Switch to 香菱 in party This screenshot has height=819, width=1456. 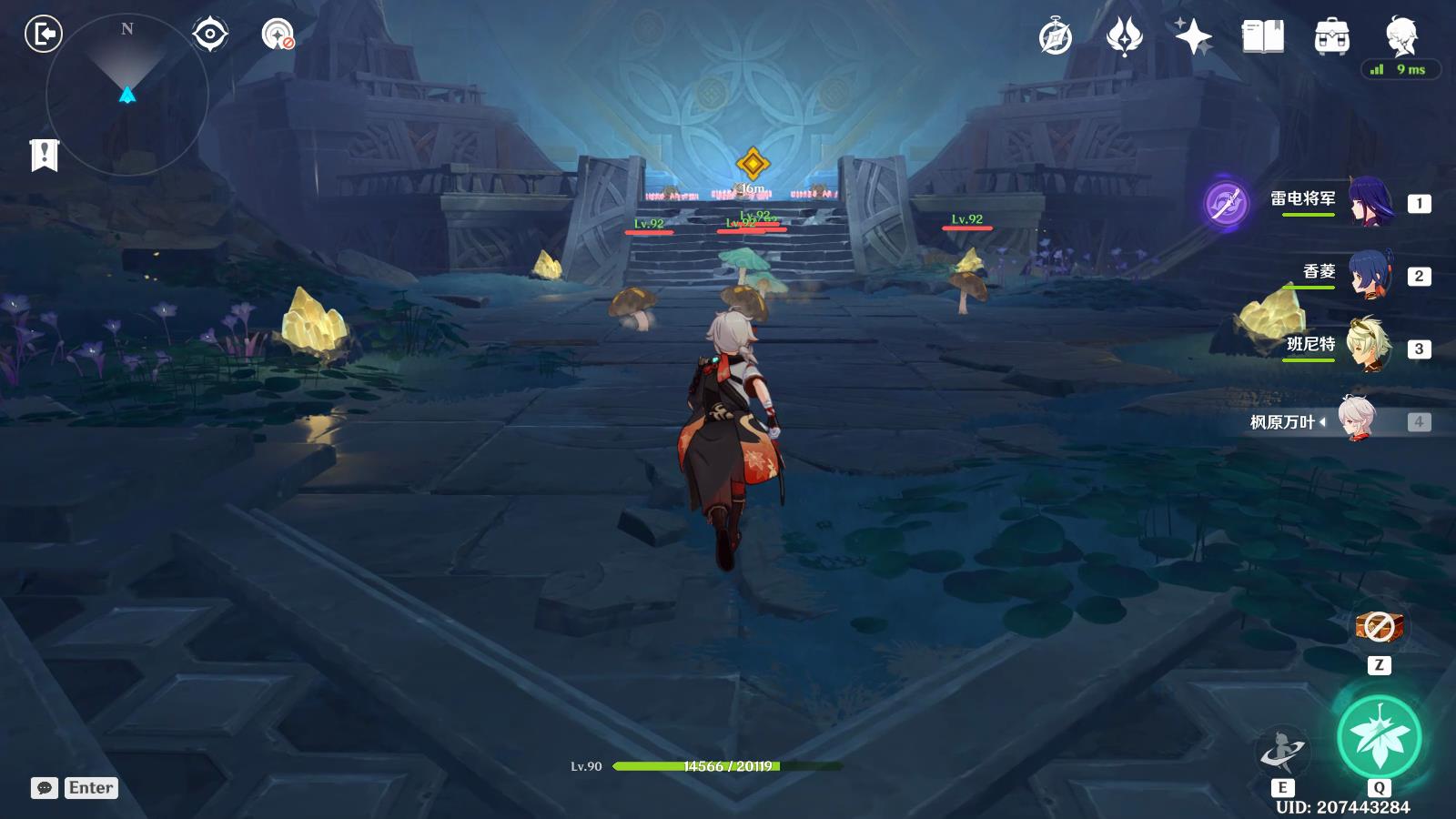coord(1369,275)
